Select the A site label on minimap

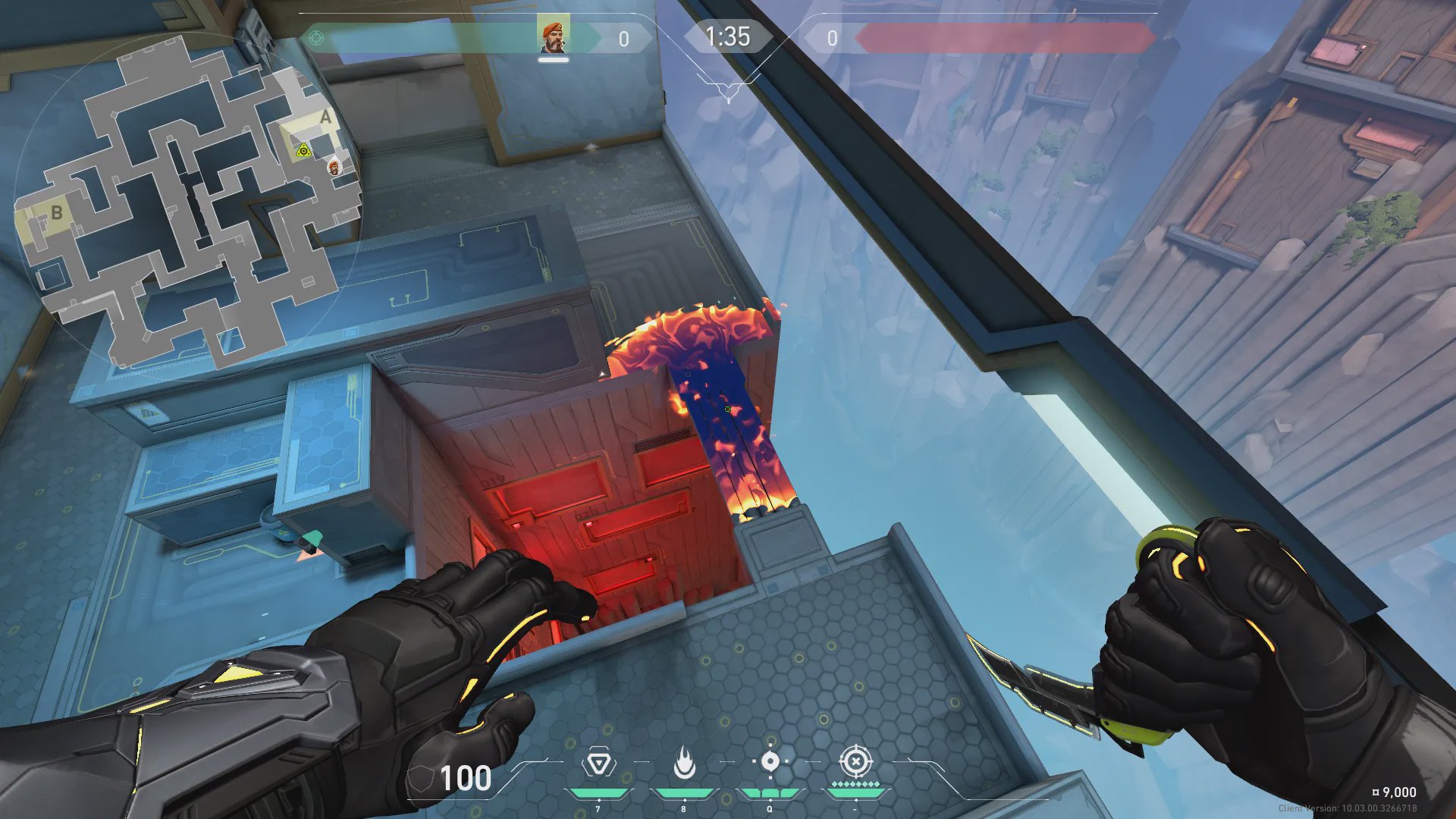[325, 118]
